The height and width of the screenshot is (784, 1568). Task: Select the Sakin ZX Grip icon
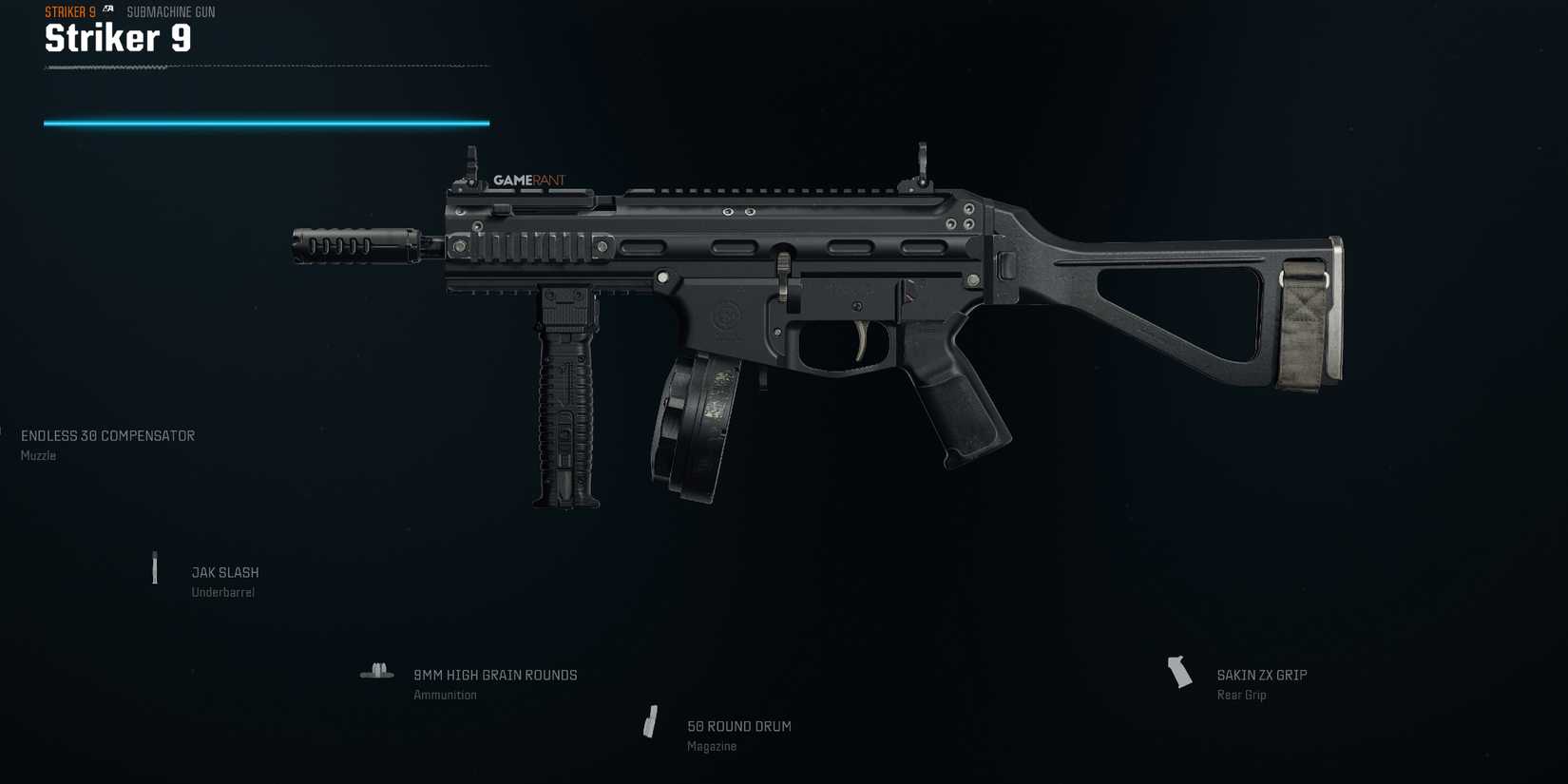pyautogui.click(x=1178, y=673)
